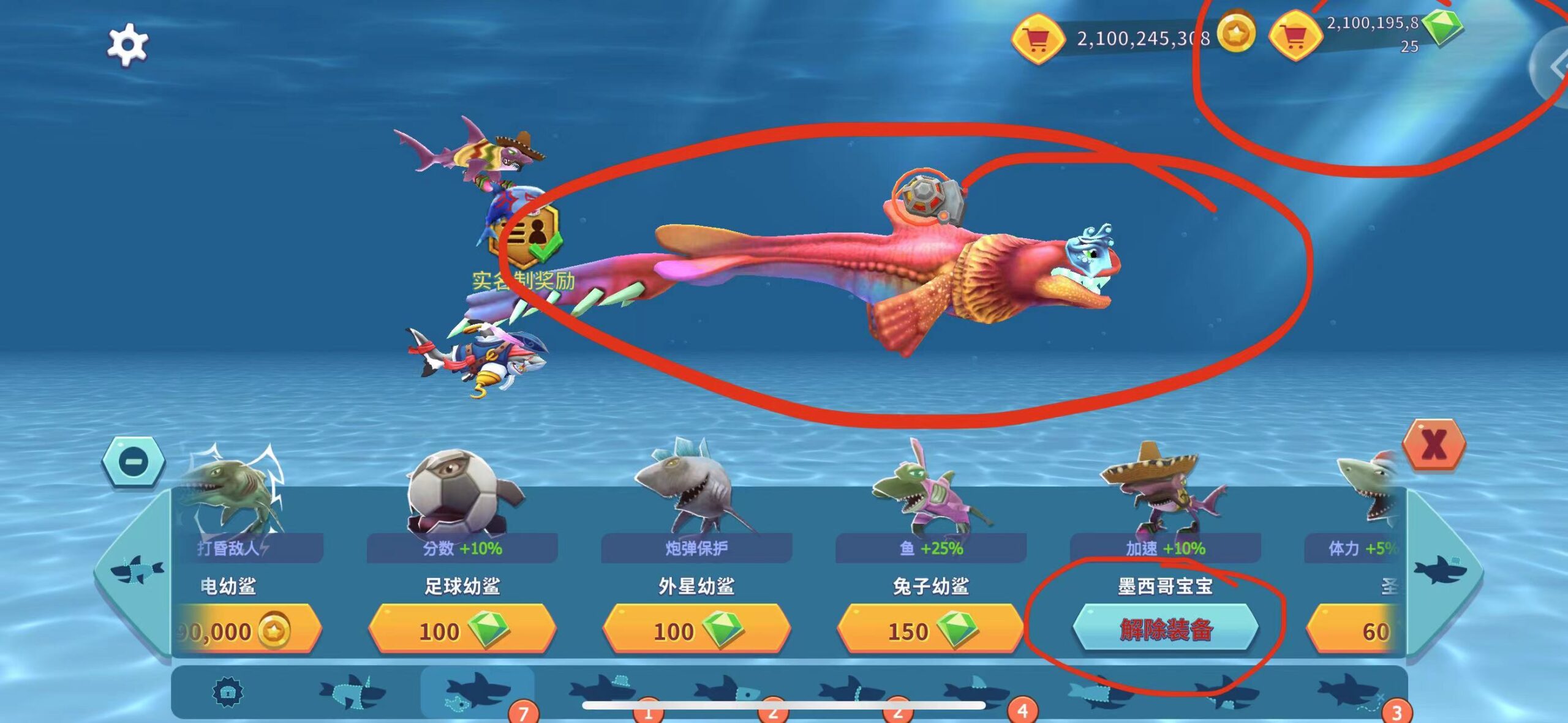Open the gold coin shop cart
This screenshot has width=1568, height=723.
click(1038, 39)
